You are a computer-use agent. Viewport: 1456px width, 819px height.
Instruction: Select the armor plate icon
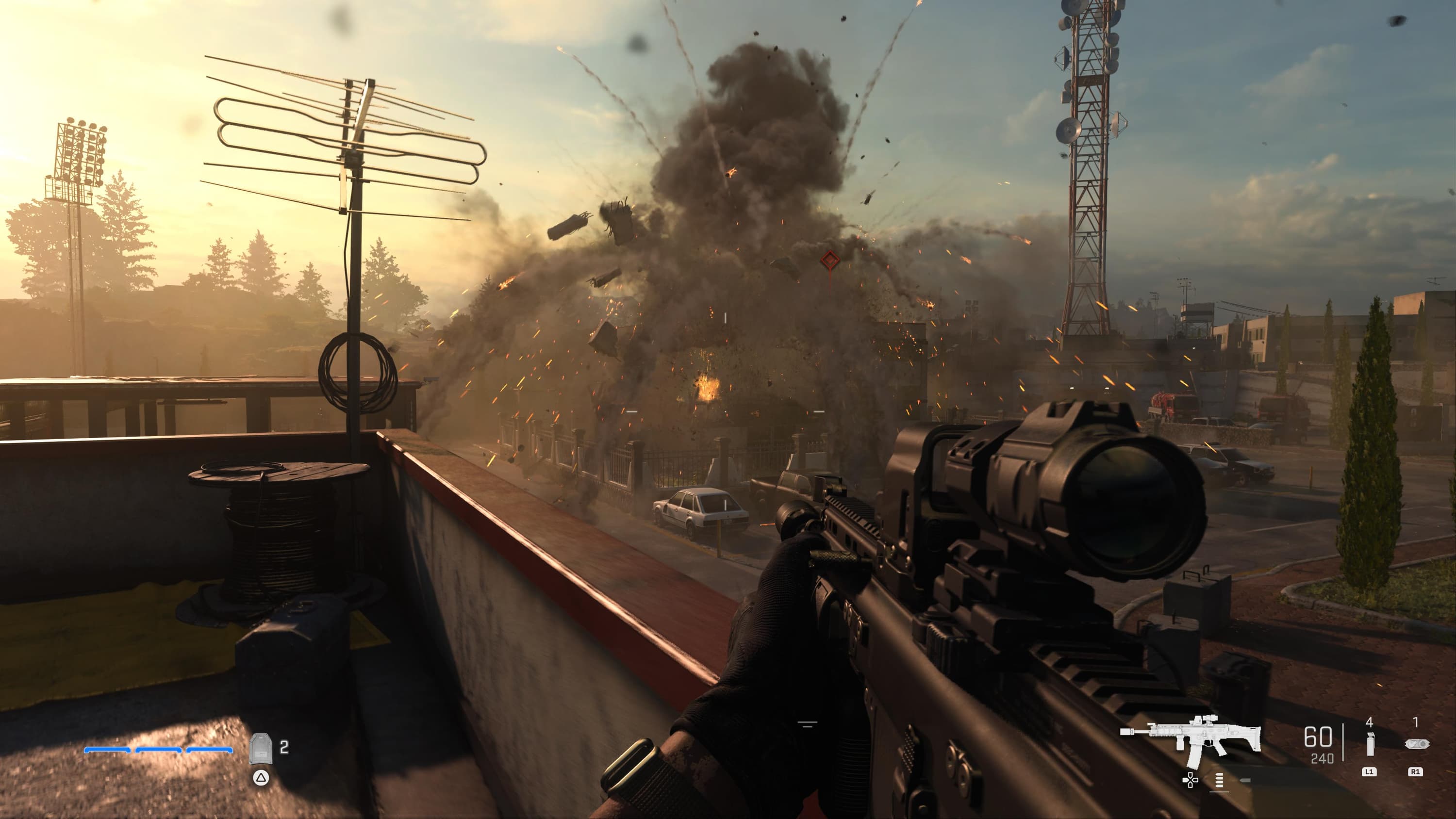click(x=261, y=749)
